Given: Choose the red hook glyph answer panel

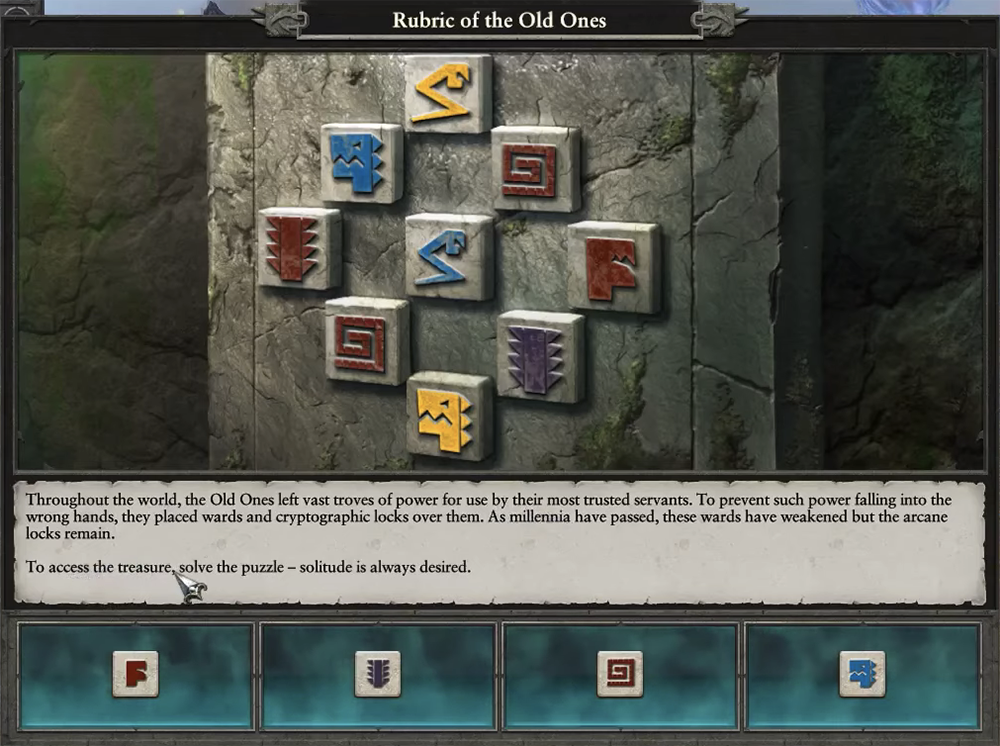Looking at the screenshot, I should coord(136,675).
